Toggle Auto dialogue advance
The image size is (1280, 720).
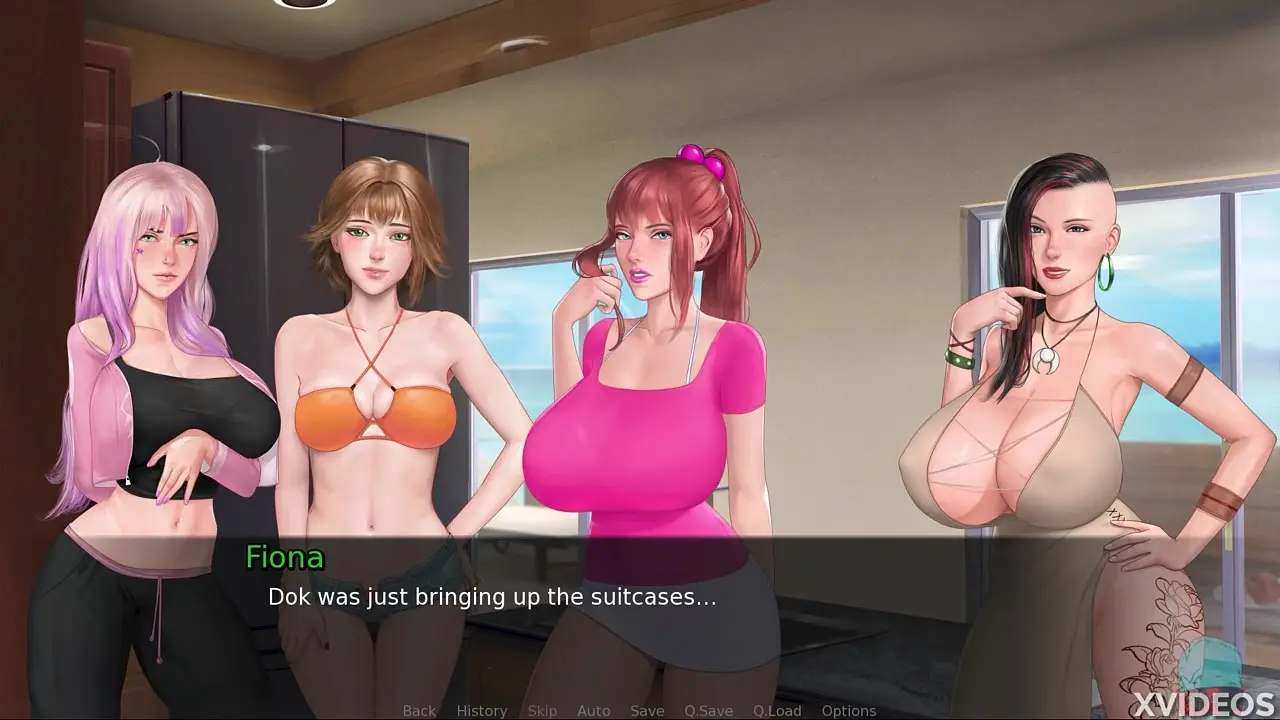click(593, 711)
